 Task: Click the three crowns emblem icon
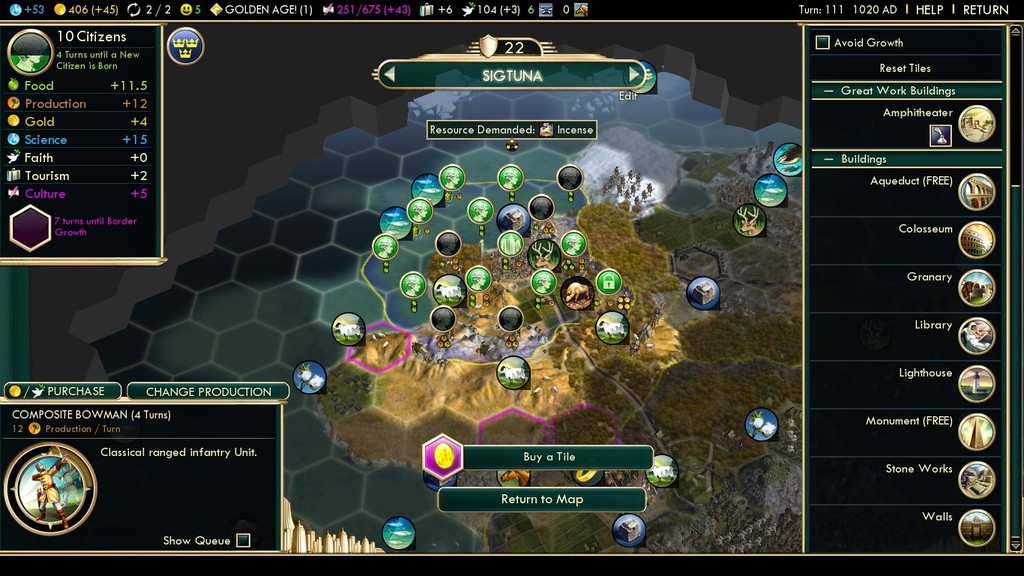click(186, 46)
